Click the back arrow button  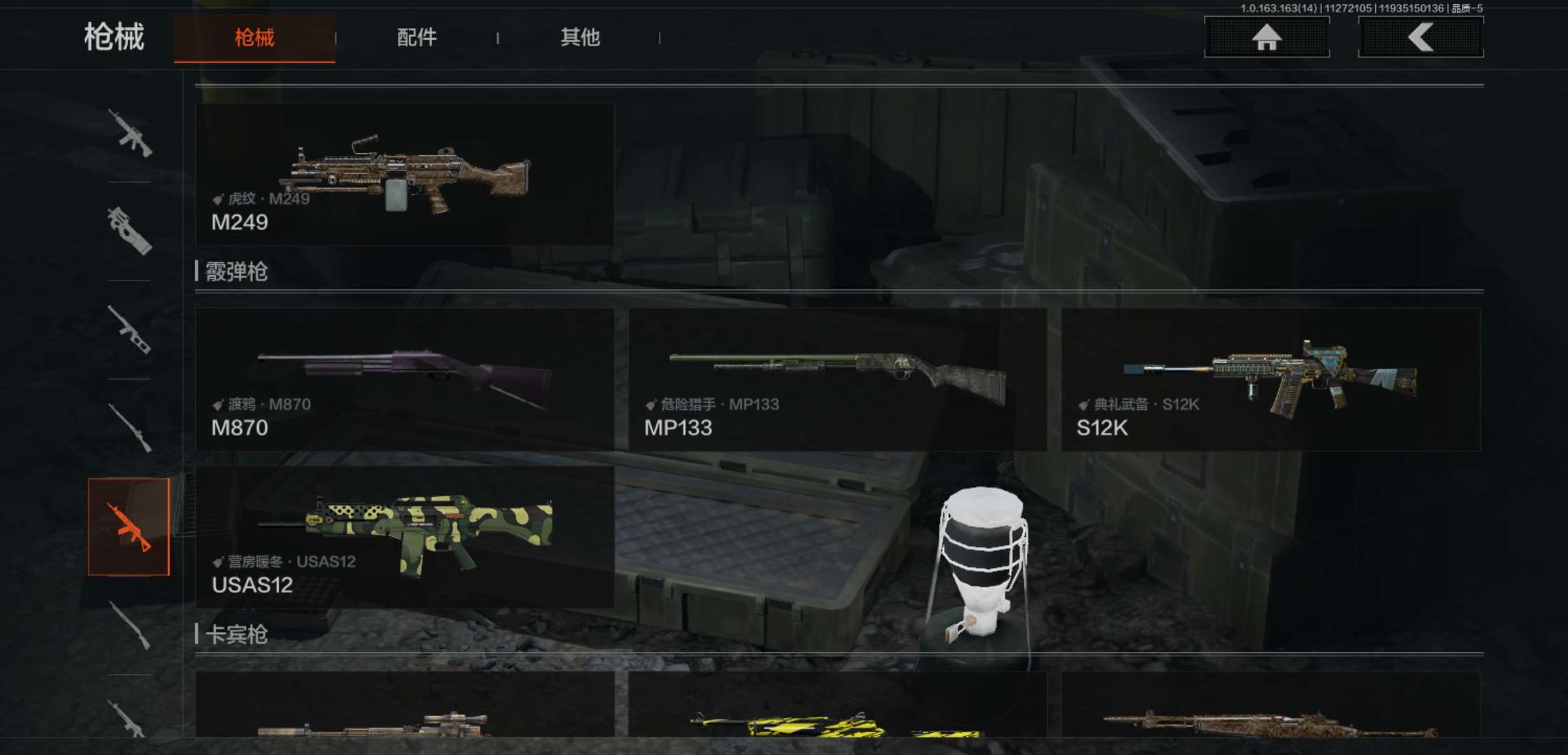[x=1420, y=37]
